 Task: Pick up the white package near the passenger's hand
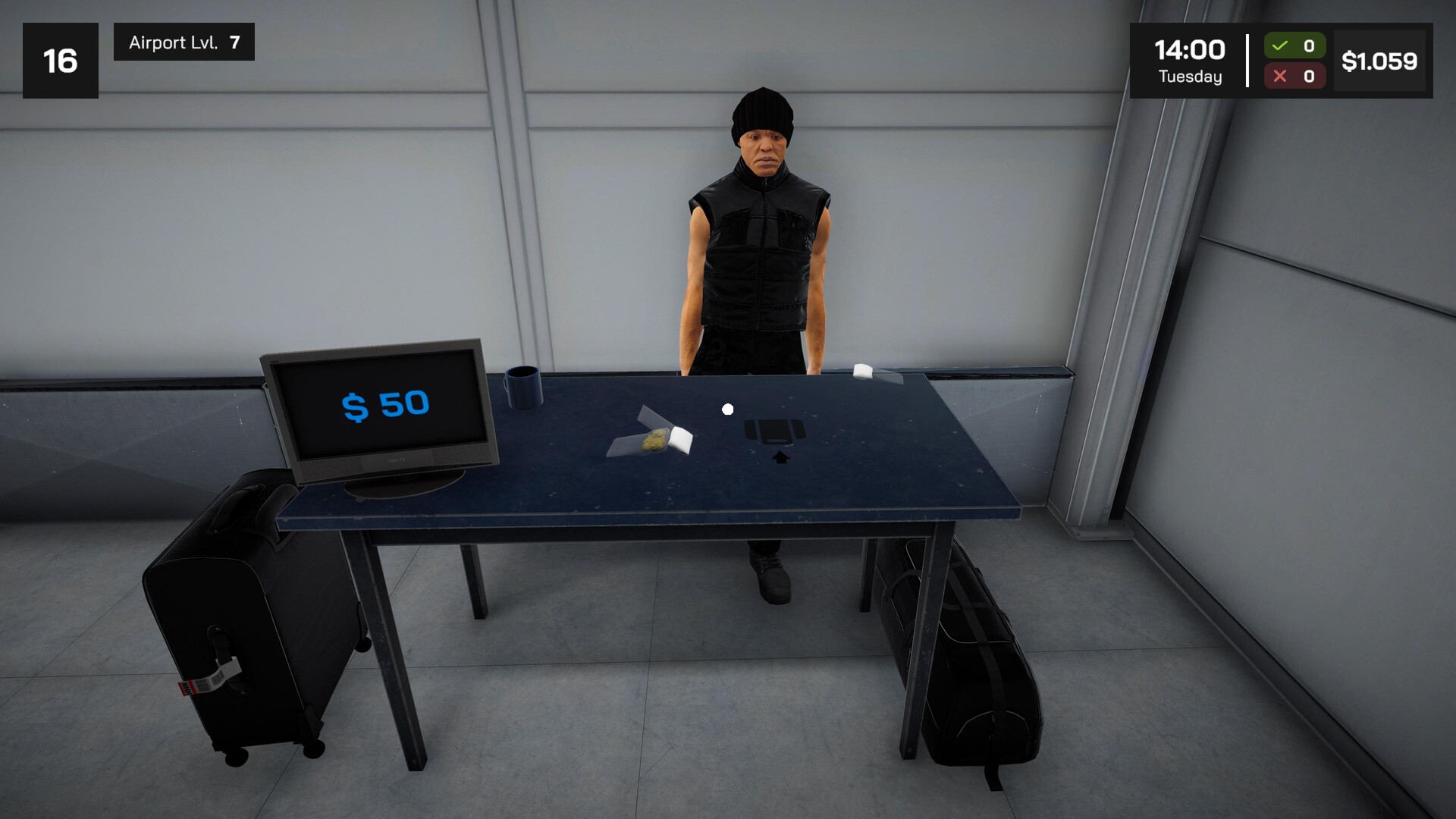pos(863,372)
